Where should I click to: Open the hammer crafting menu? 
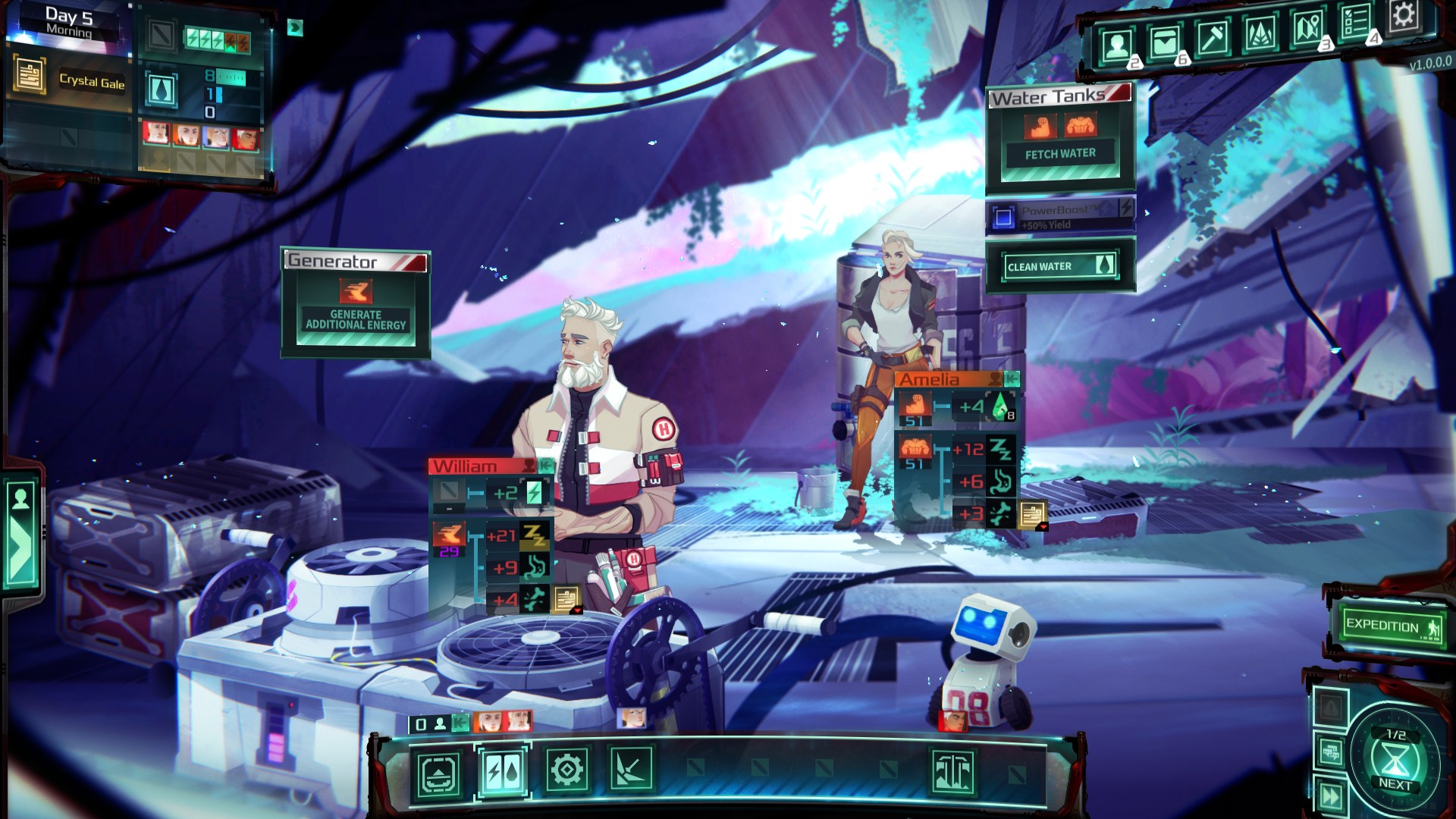point(1211,38)
